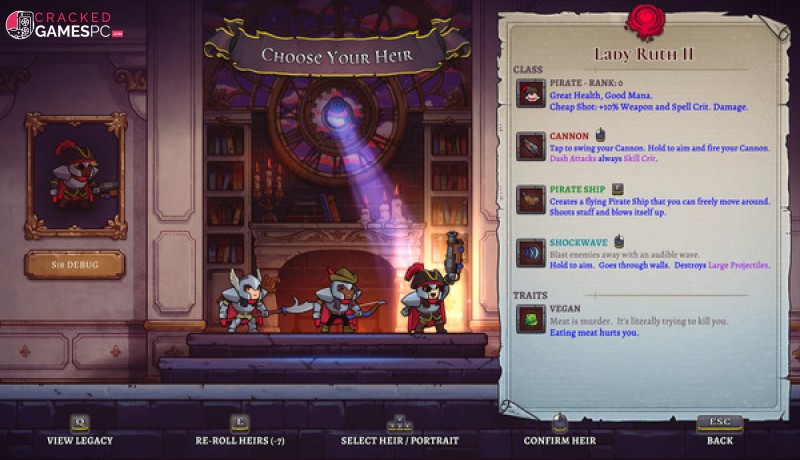Open the Cracked Games PC watermark logo
Screen dimensions: 800x460
pos(65,24)
